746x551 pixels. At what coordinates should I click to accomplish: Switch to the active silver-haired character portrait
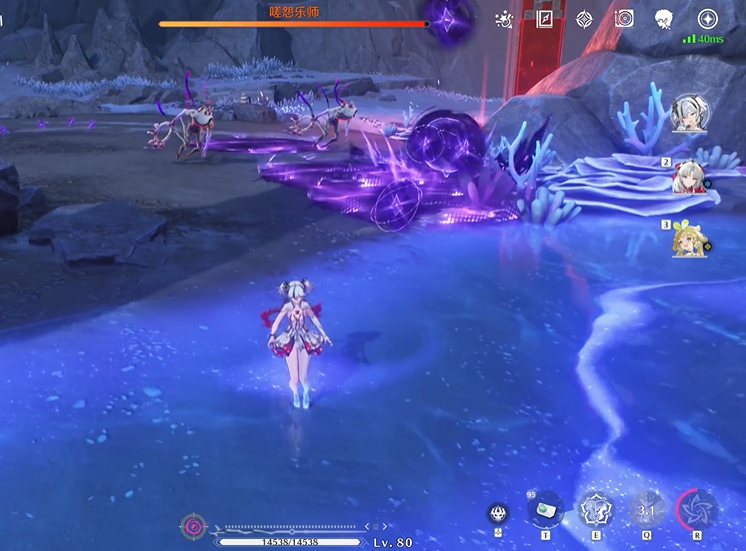pyautogui.click(x=690, y=113)
